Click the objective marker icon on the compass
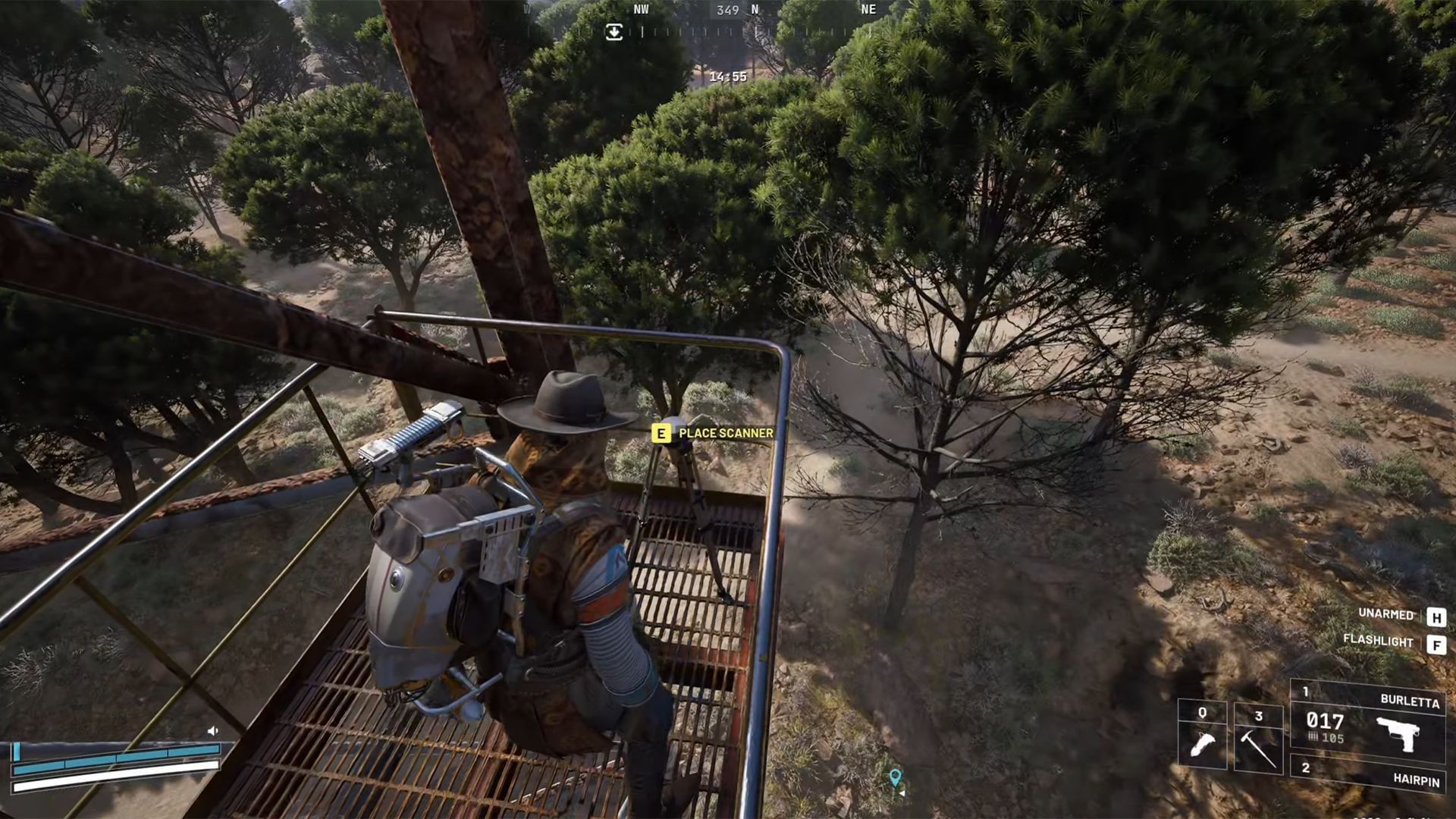This screenshot has width=1456, height=819. (613, 33)
